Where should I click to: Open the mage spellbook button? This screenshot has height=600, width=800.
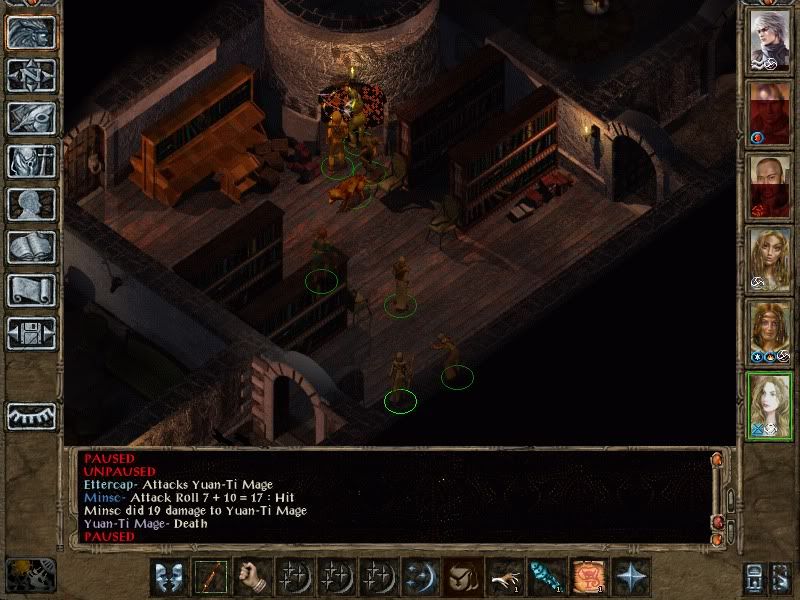pyautogui.click(x=32, y=247)
